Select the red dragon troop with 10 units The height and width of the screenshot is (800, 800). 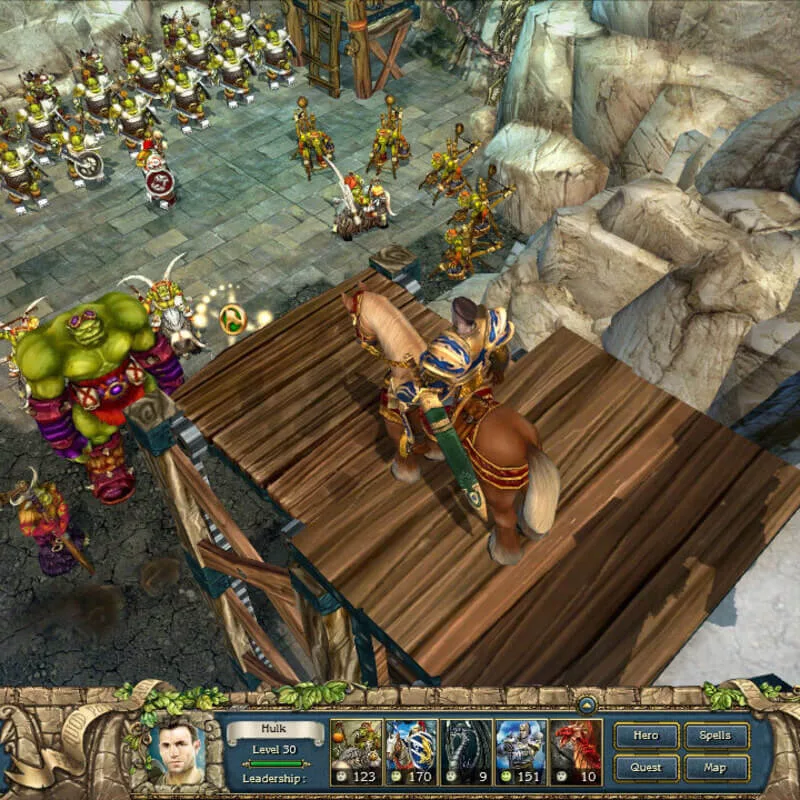pos(576,744)
